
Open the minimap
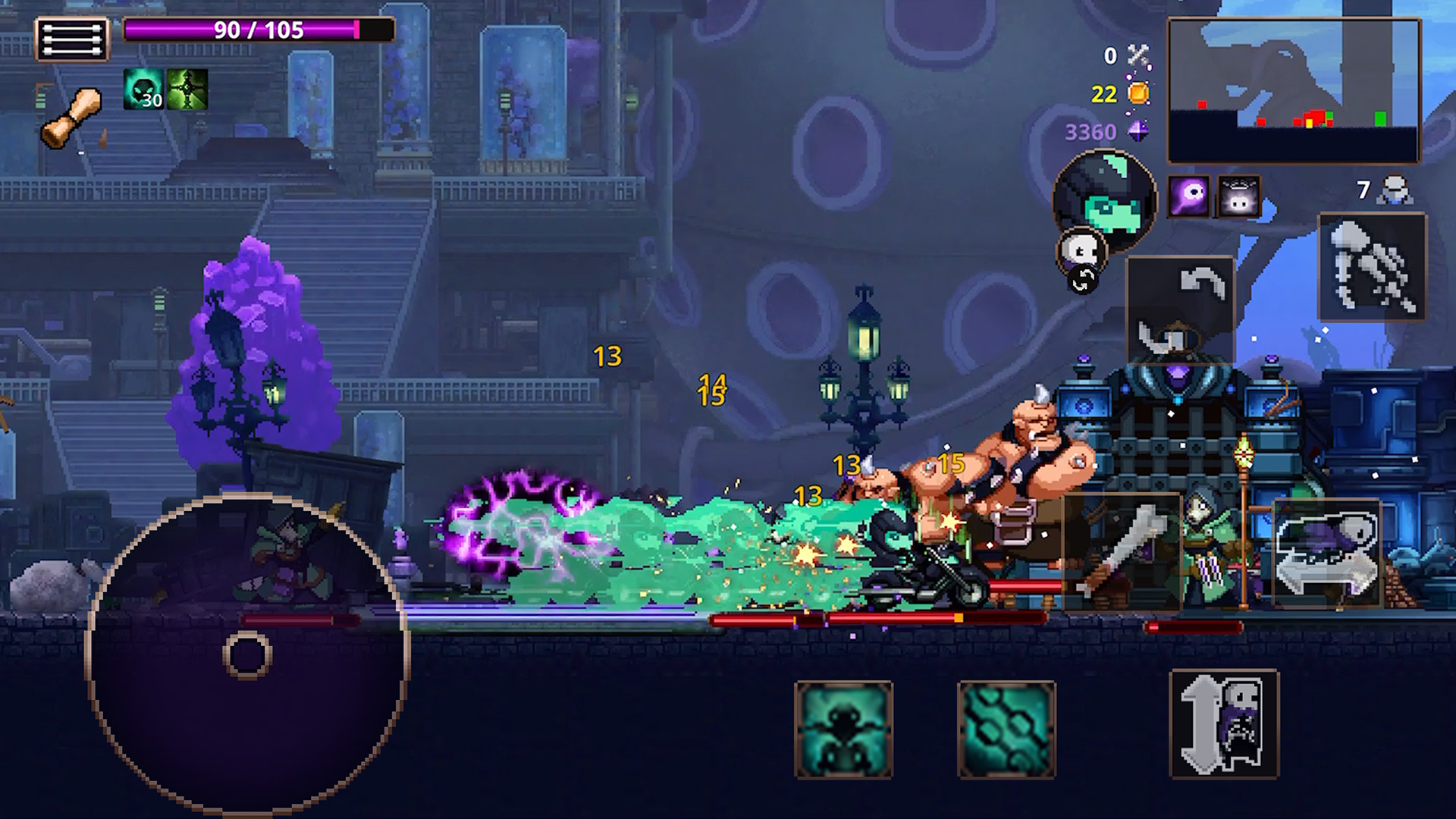pos(1293,91)
